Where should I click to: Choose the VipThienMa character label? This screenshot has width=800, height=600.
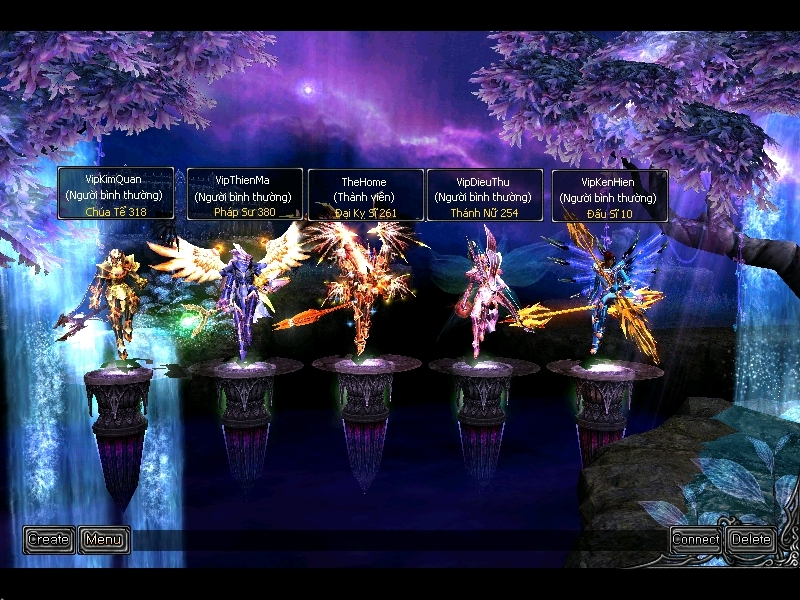[x=245, y=194]
